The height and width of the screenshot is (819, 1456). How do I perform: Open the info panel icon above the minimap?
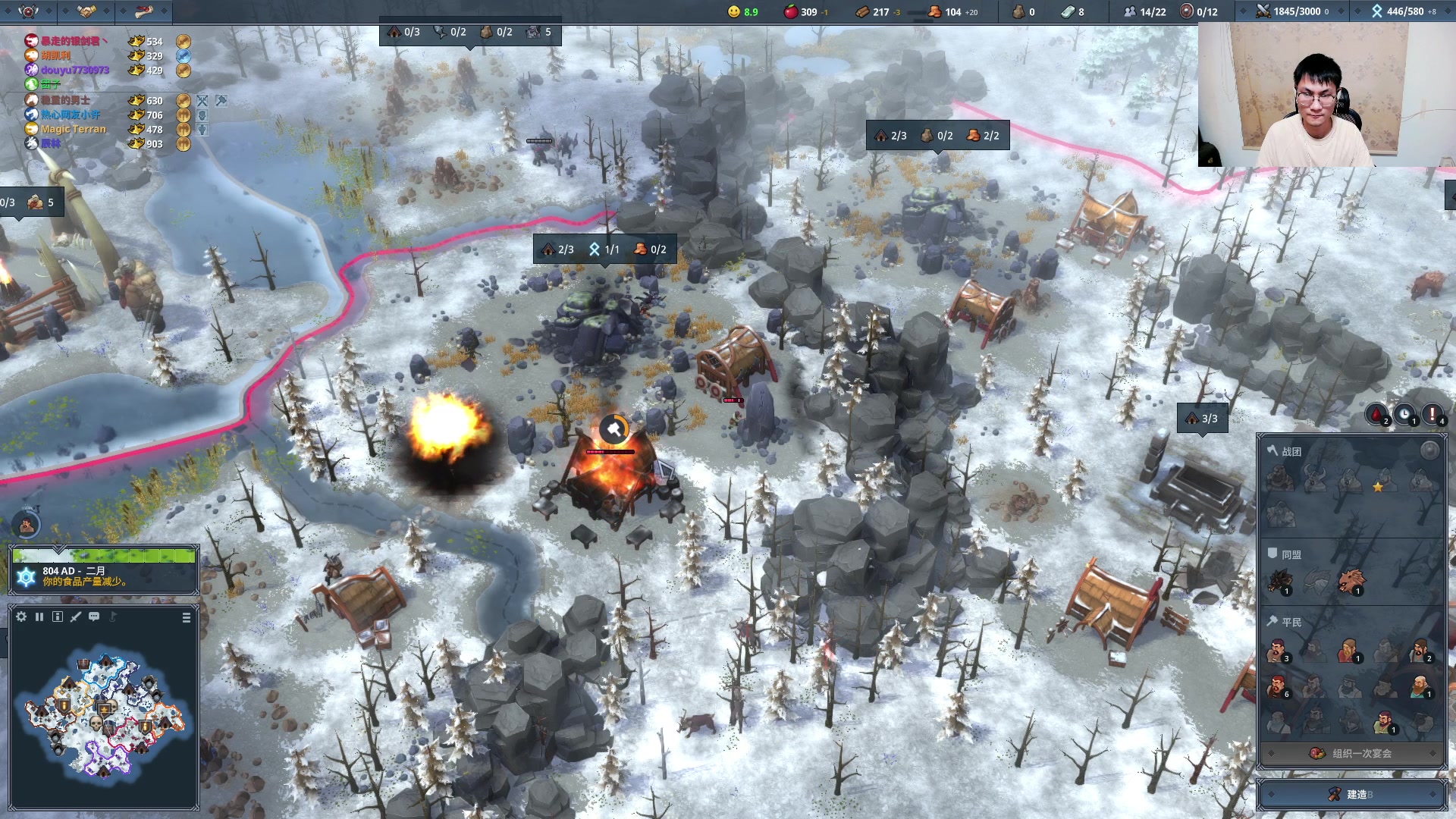pyautogui.click(x=58, y=617)
